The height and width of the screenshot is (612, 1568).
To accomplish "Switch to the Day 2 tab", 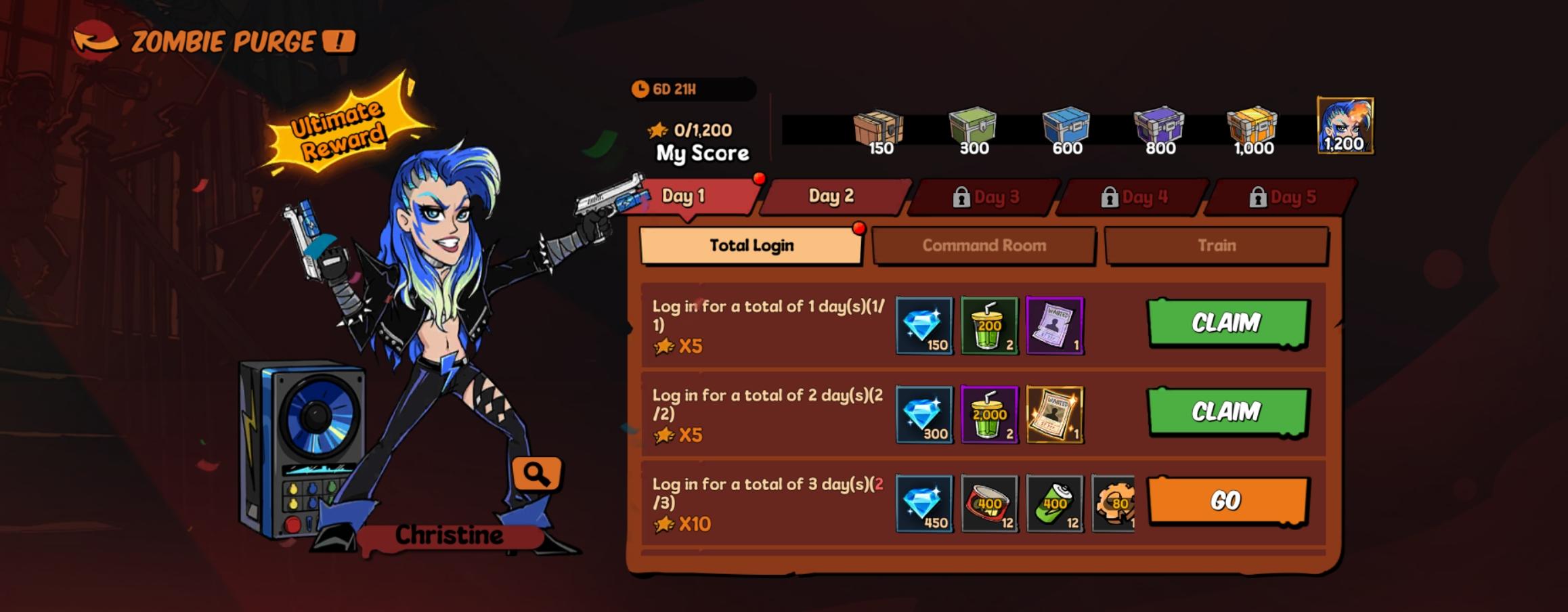I will (x=831, y=197).
